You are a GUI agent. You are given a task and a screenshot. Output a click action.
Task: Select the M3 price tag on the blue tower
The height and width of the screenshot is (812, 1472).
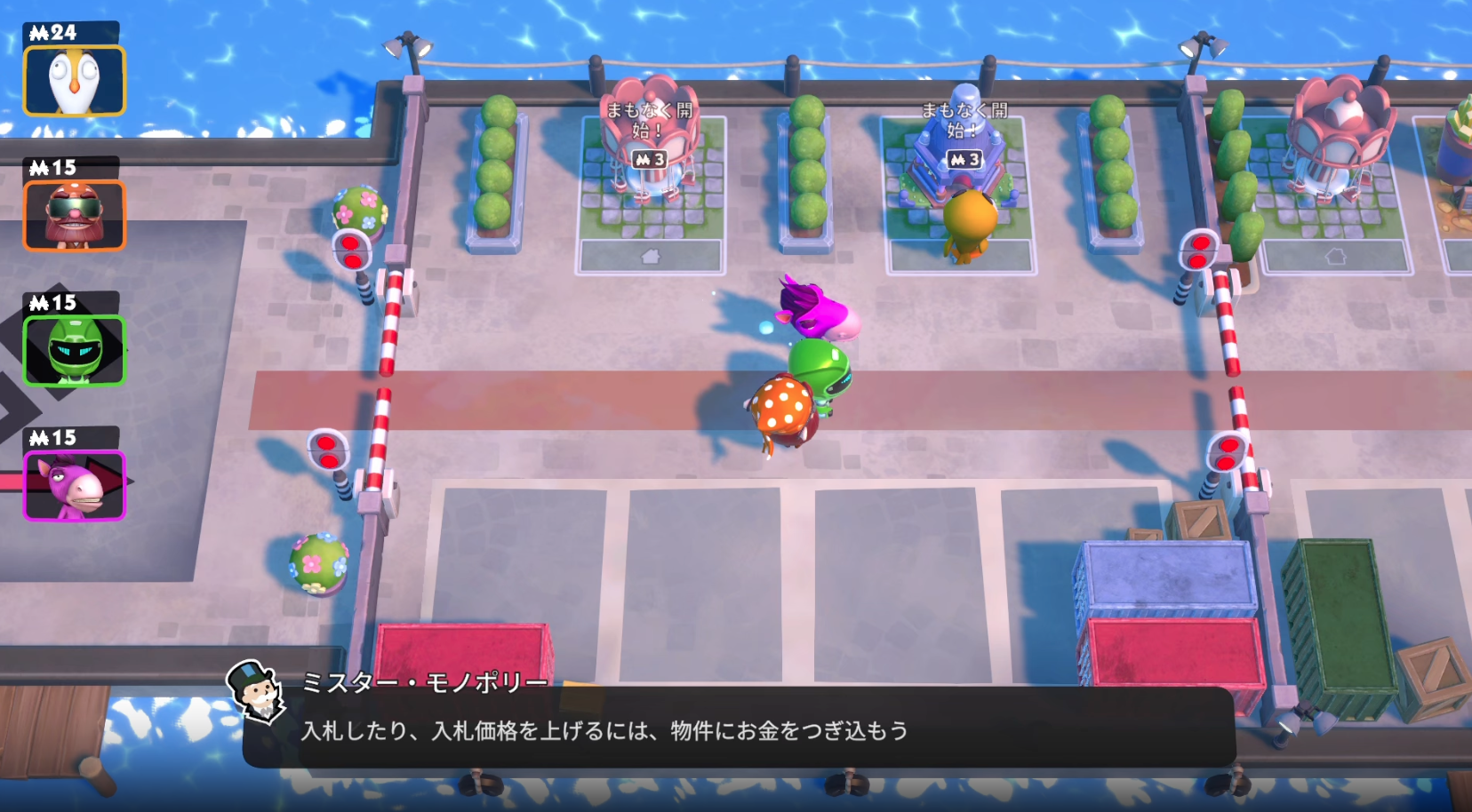pos(964,160)
